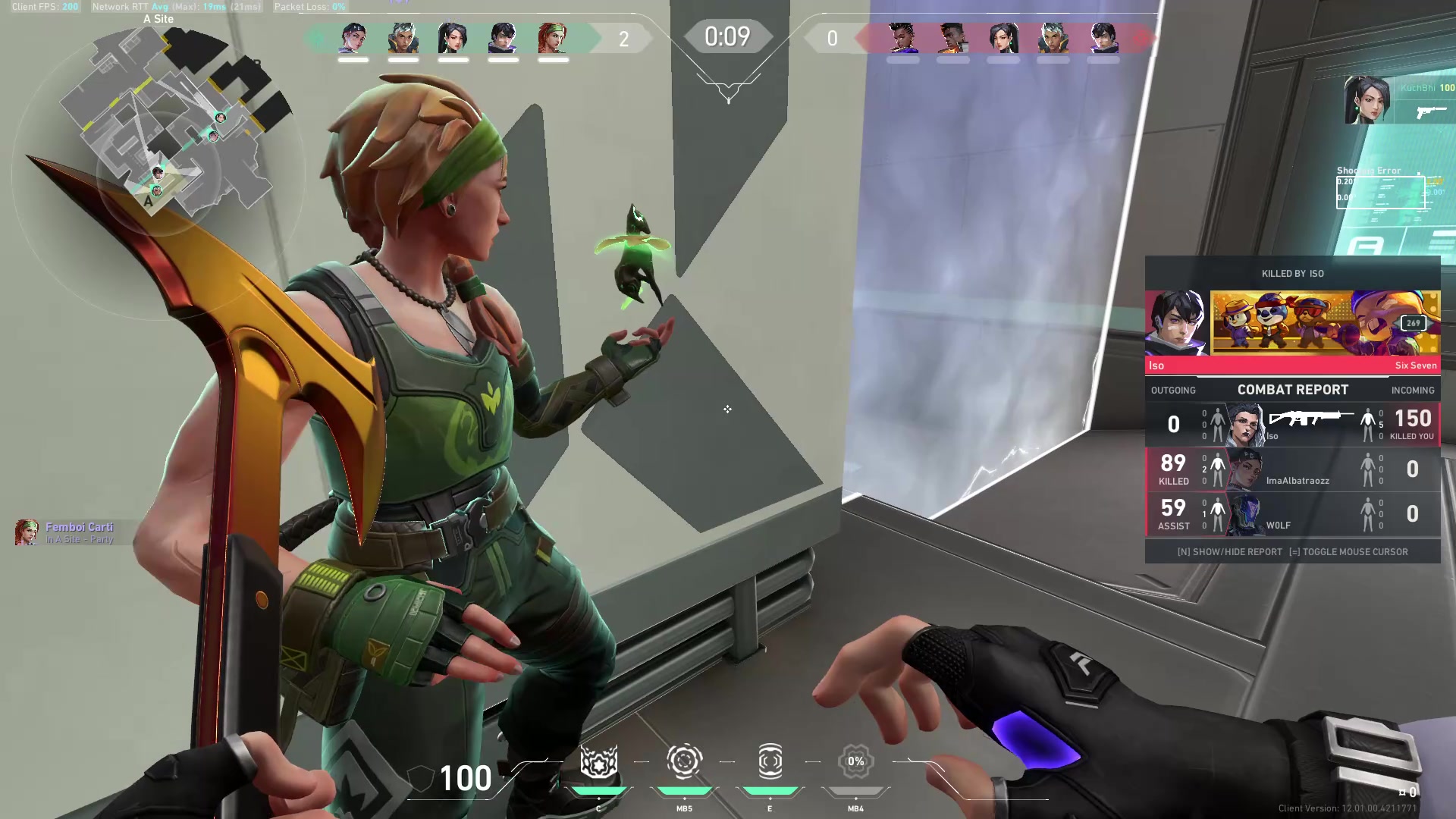
Task: Choose Sage's Healing Orb ability icon
Action: click(770, 762)
